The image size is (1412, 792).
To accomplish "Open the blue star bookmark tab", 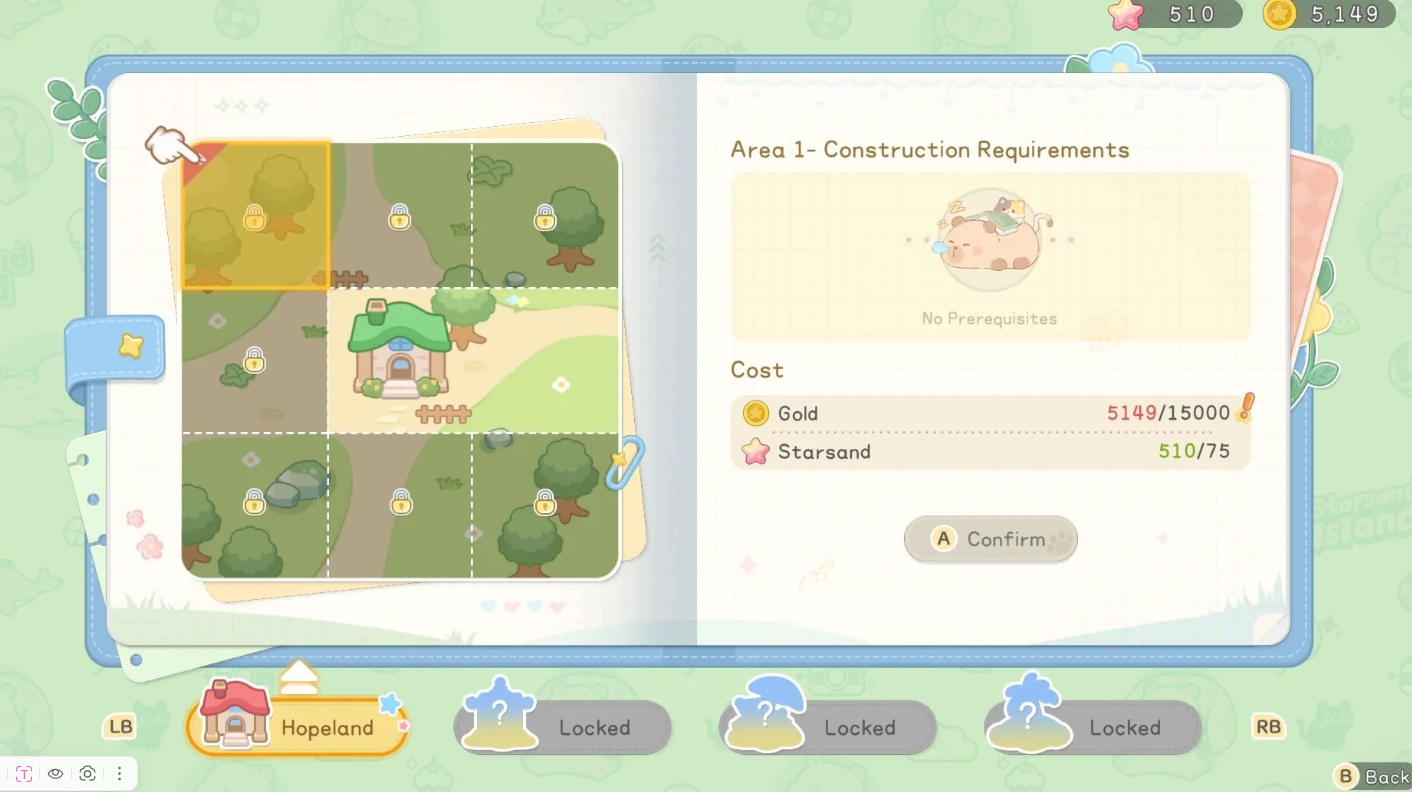I will 118,347.
